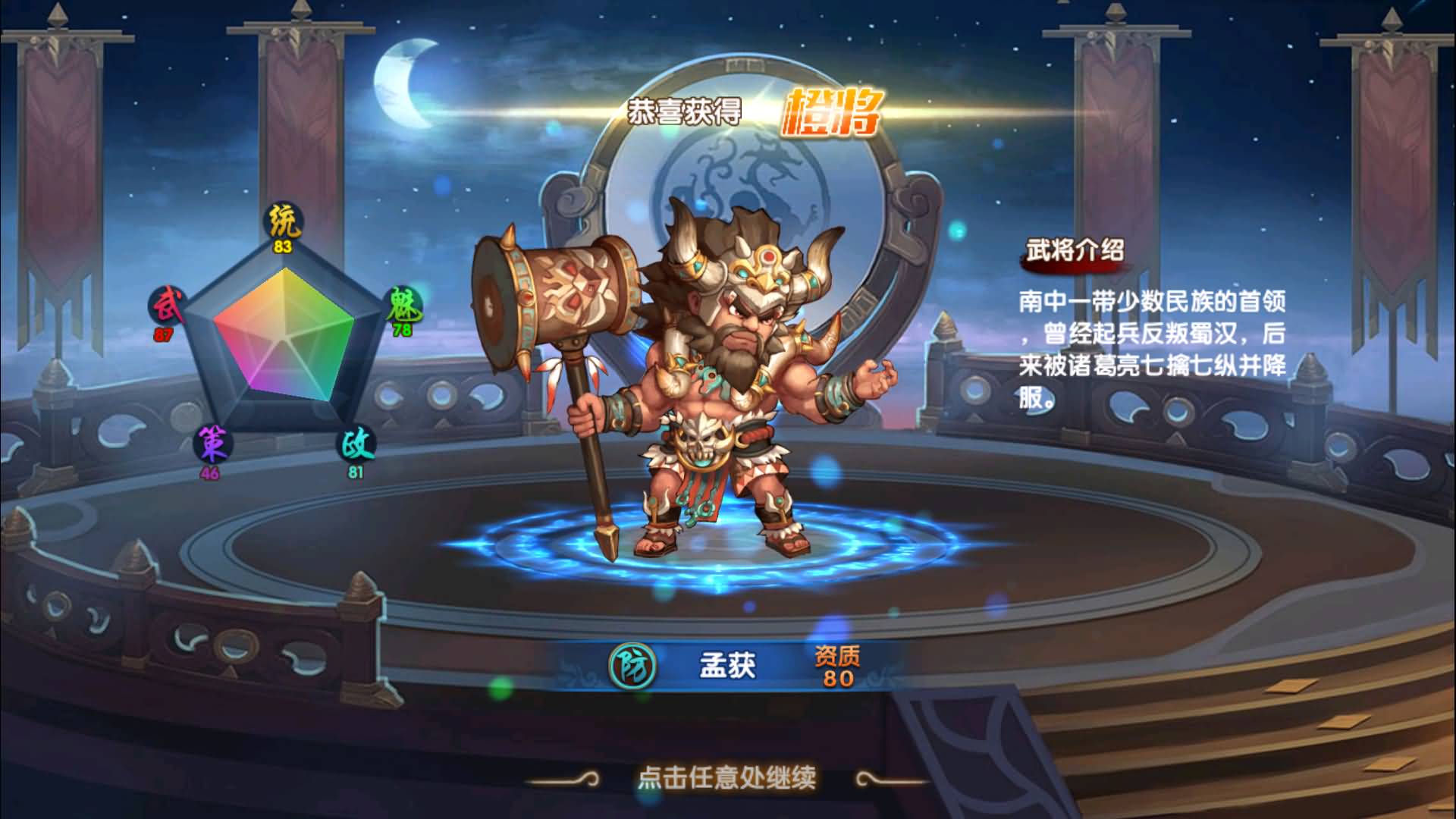Click the 策 strategy stat icon
The width and height of the screenshot is (1456, 819).
pos(212,443)
